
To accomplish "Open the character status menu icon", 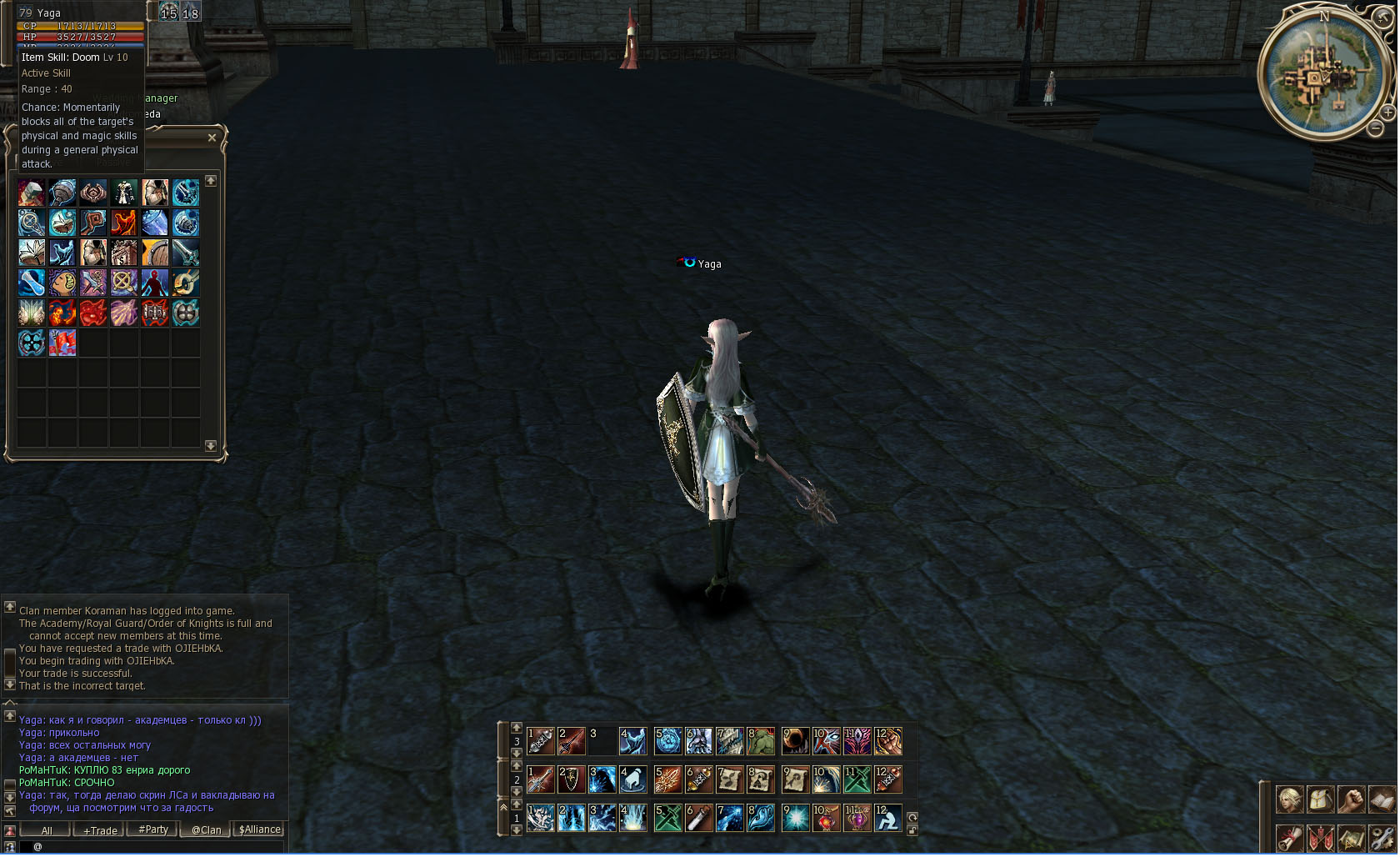I will pos(1290,799).
